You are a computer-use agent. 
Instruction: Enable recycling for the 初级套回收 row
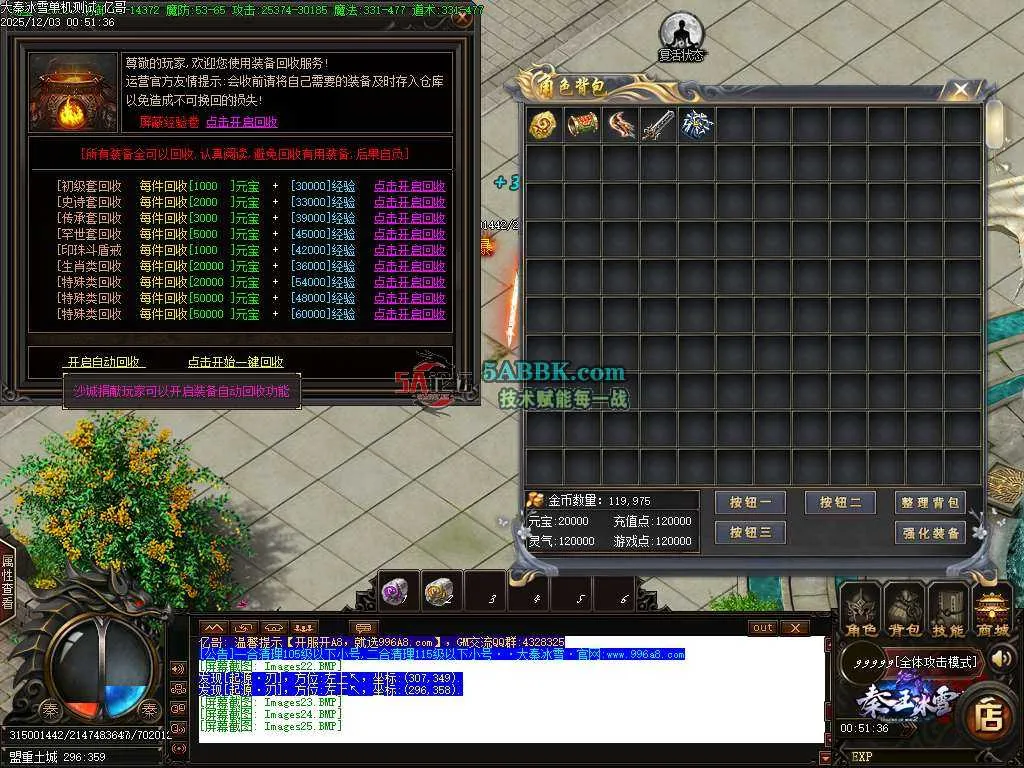(x=409, y=186)
